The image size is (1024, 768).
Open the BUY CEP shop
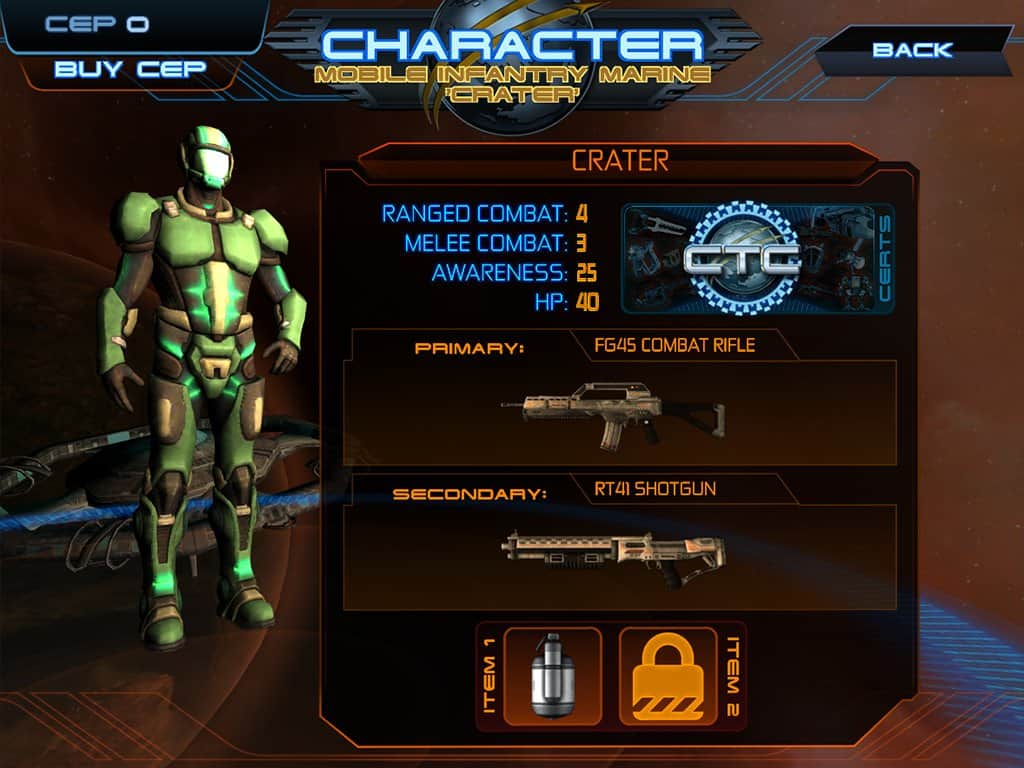130,69
